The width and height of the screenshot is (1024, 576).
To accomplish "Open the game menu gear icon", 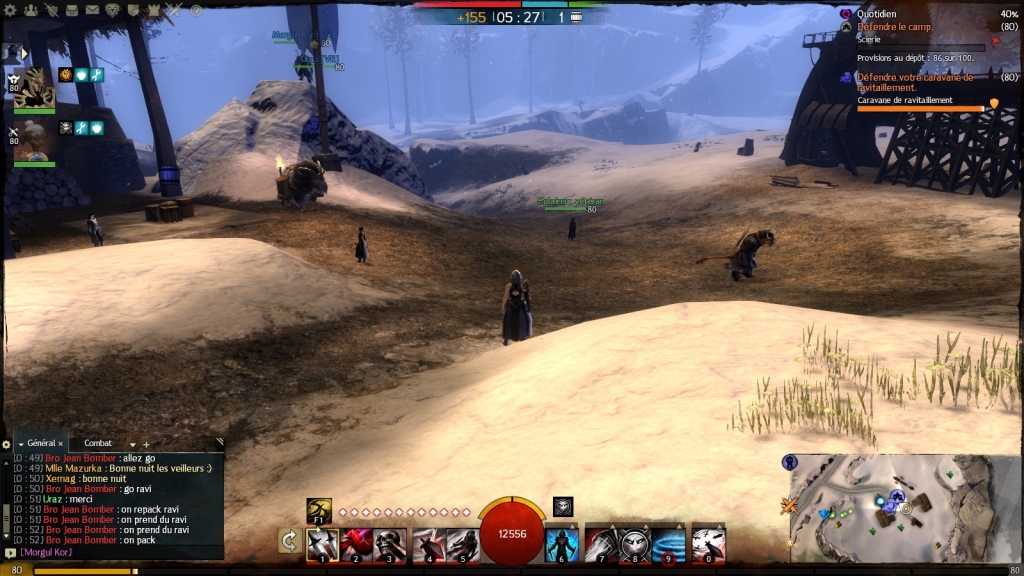I will click(10, 10).
